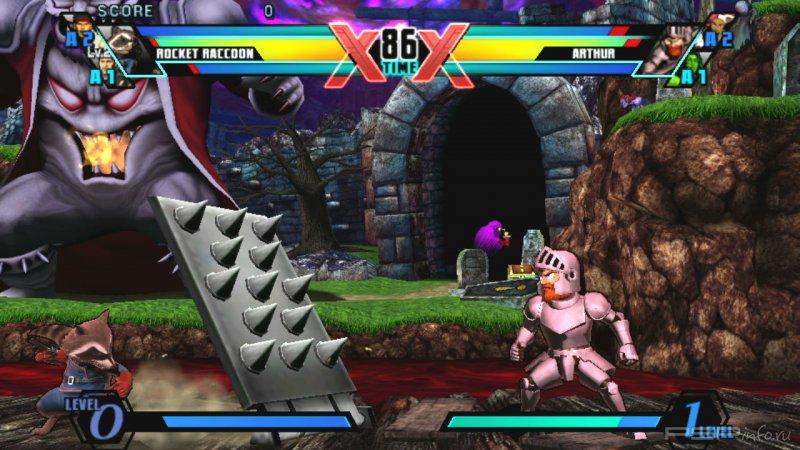800x450 pixels.
Task: Click player one's A2 assist portrait
Action: click(76, 28)
